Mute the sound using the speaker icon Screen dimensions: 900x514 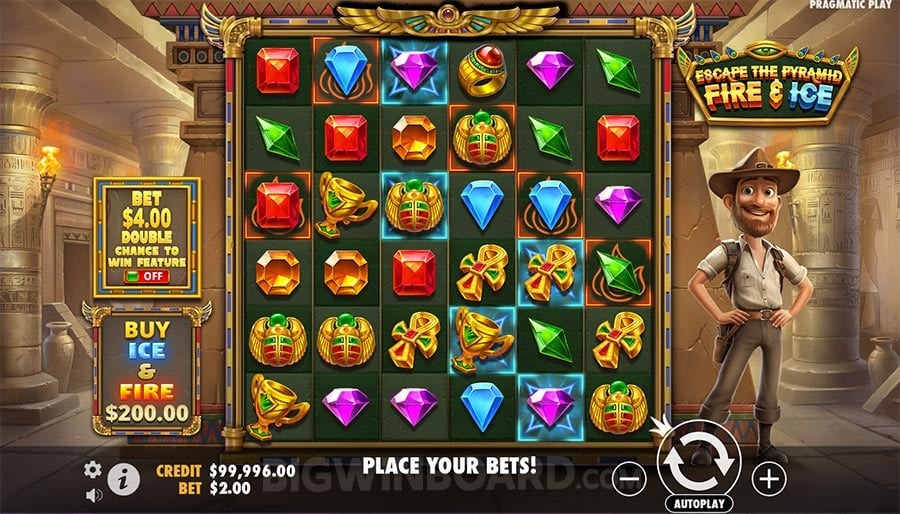point(93,495)
